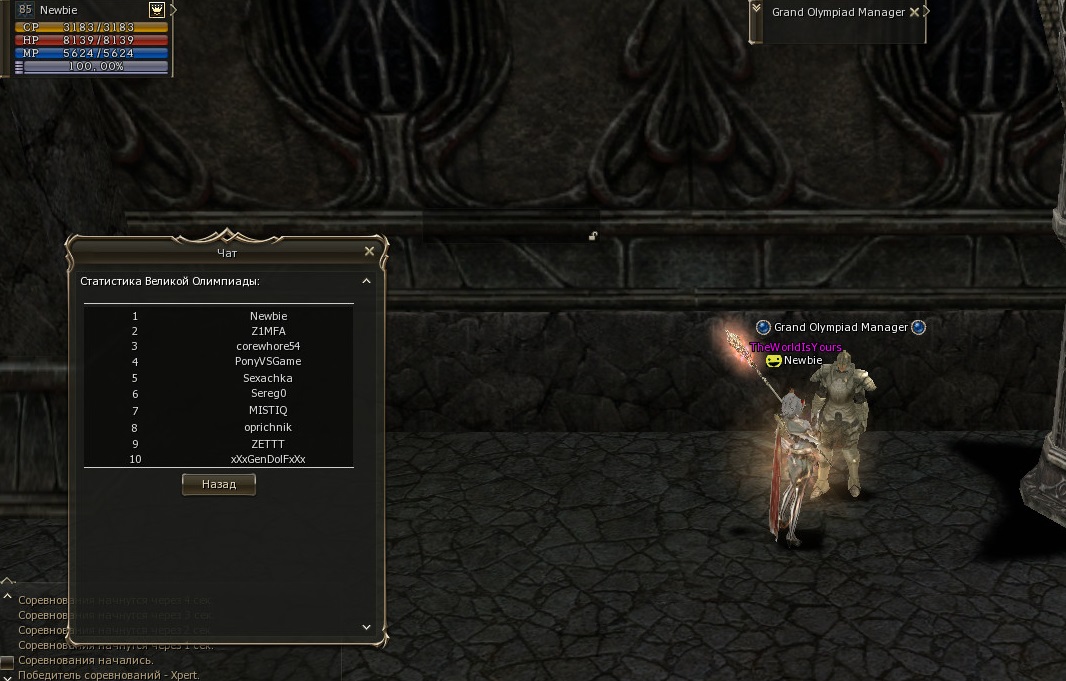Click the Назад button
This screenshot has height=681, width=1066.
point(219,484)
